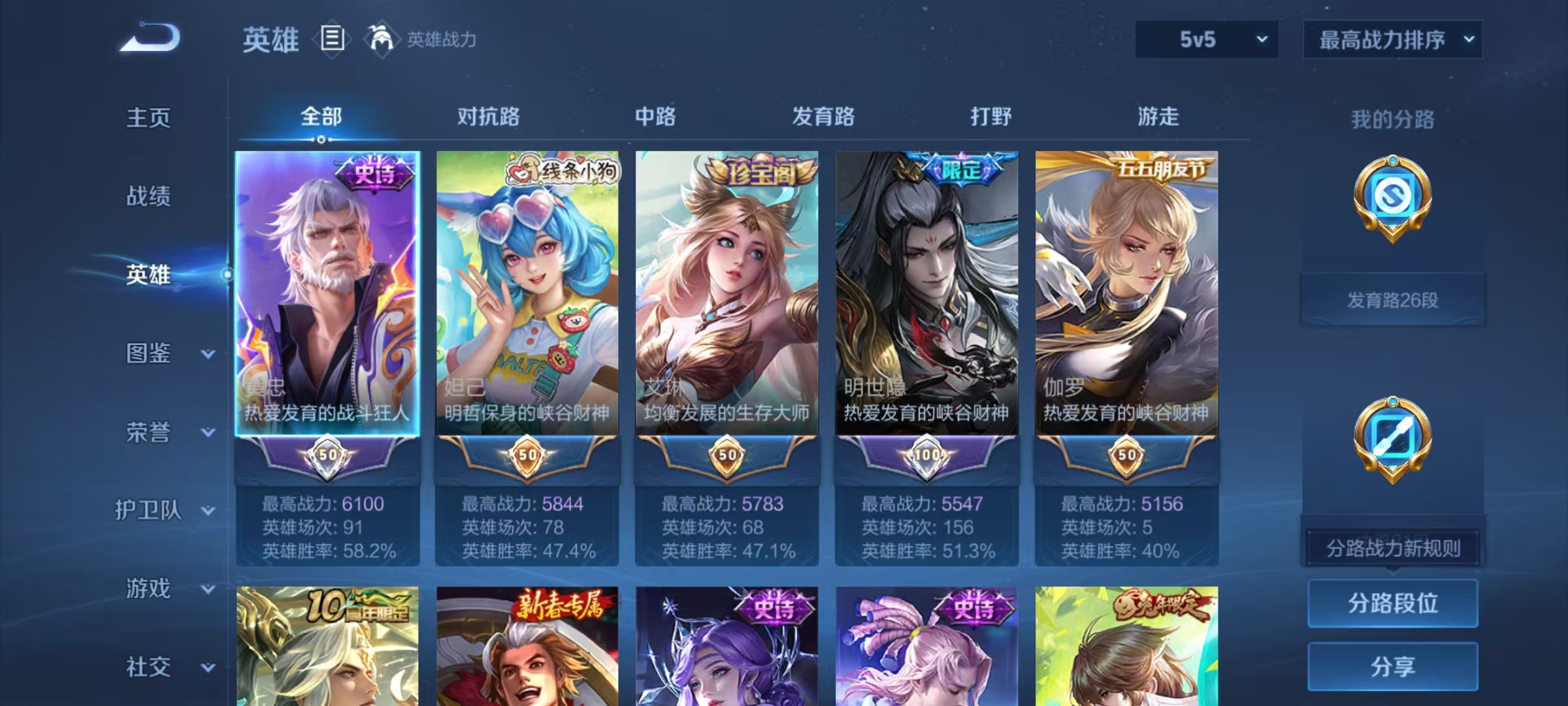Open 战绩 from the left sidebar
The height and width of the screenshot is (706, 1568).
pyautogui.click(x=148, y=197)
